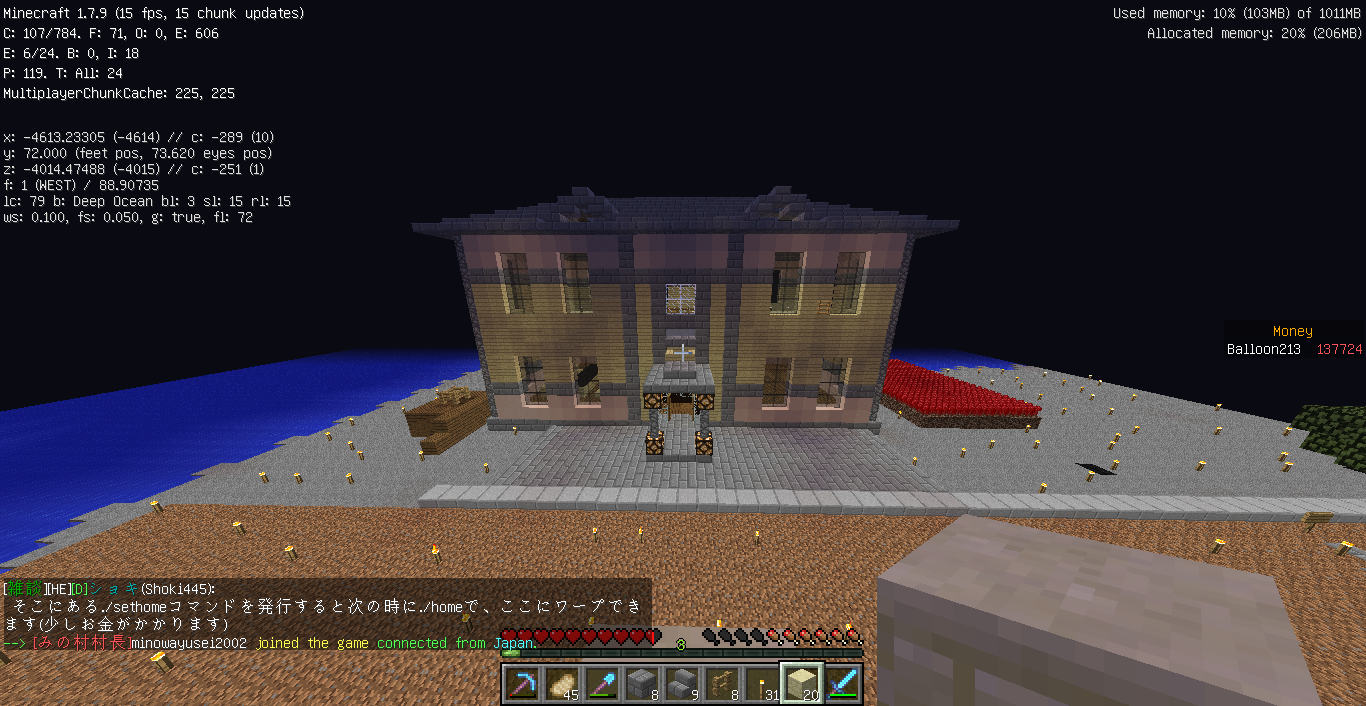Click Shoki445's chat message
The height and width of the screenshot is (706, 1366).
(326, 607)
